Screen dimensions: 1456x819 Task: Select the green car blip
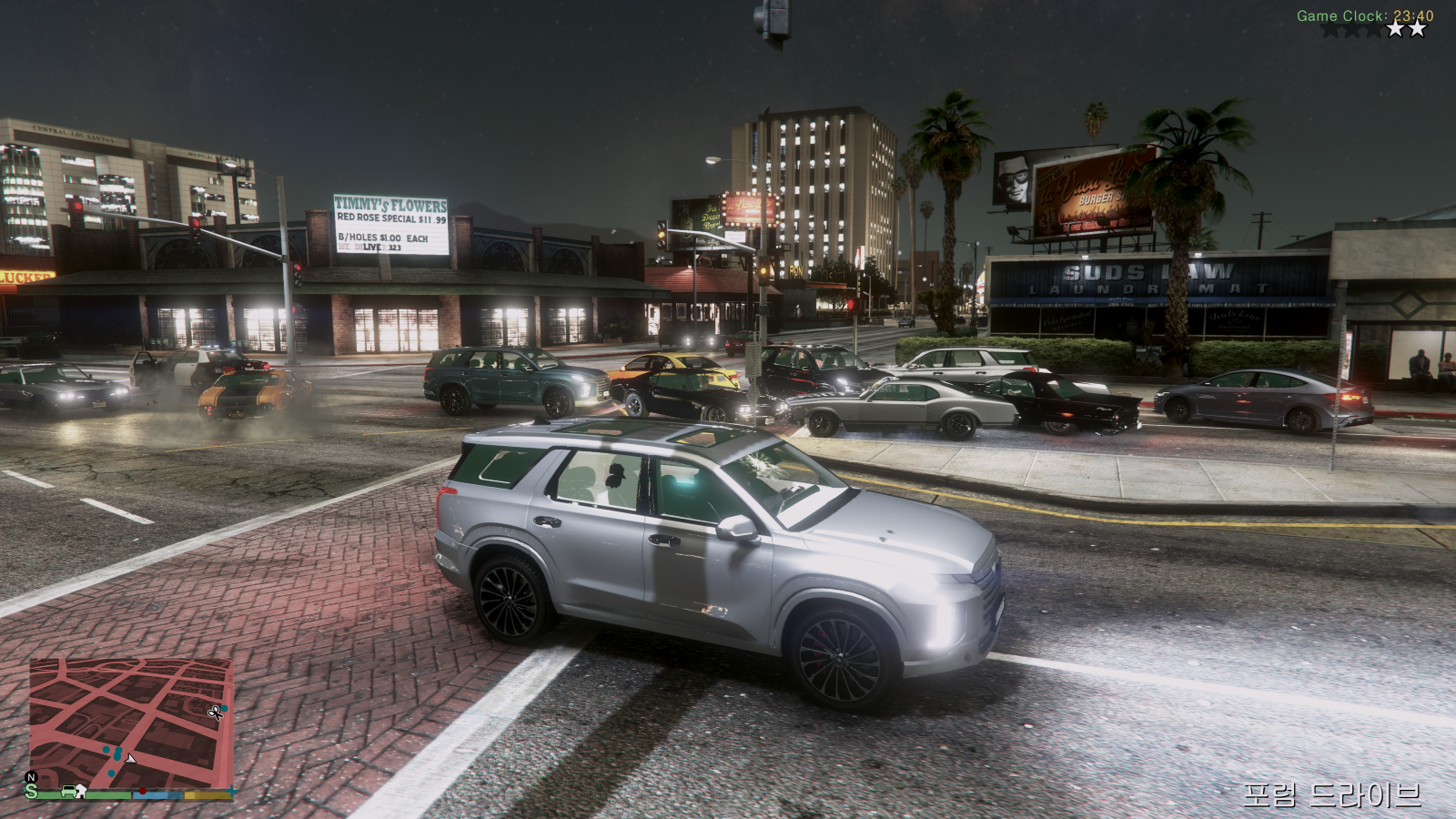click(67, 792)
